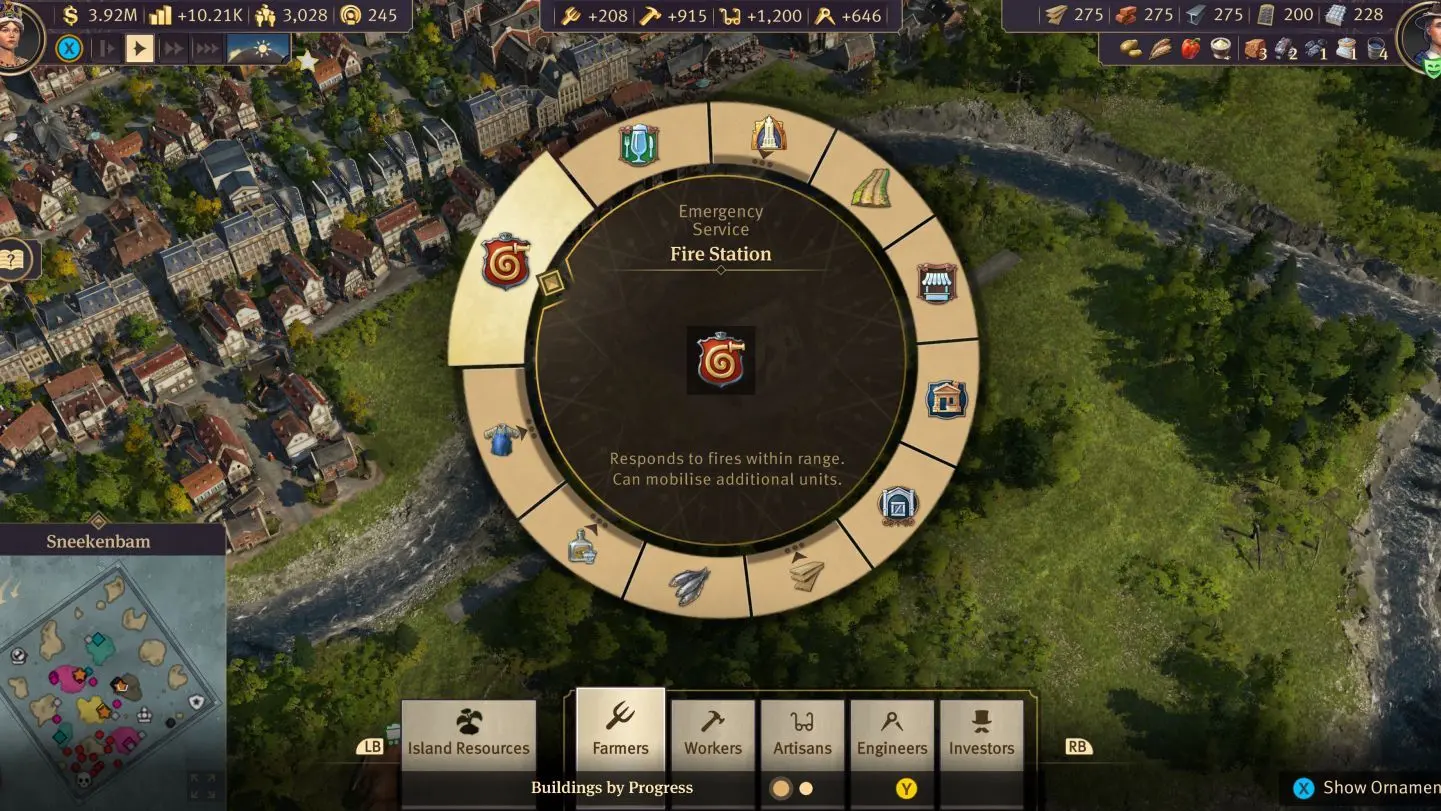The image size is (1441, 811).
Task: Choose the work clothes production option
Action: pos(502,438)
